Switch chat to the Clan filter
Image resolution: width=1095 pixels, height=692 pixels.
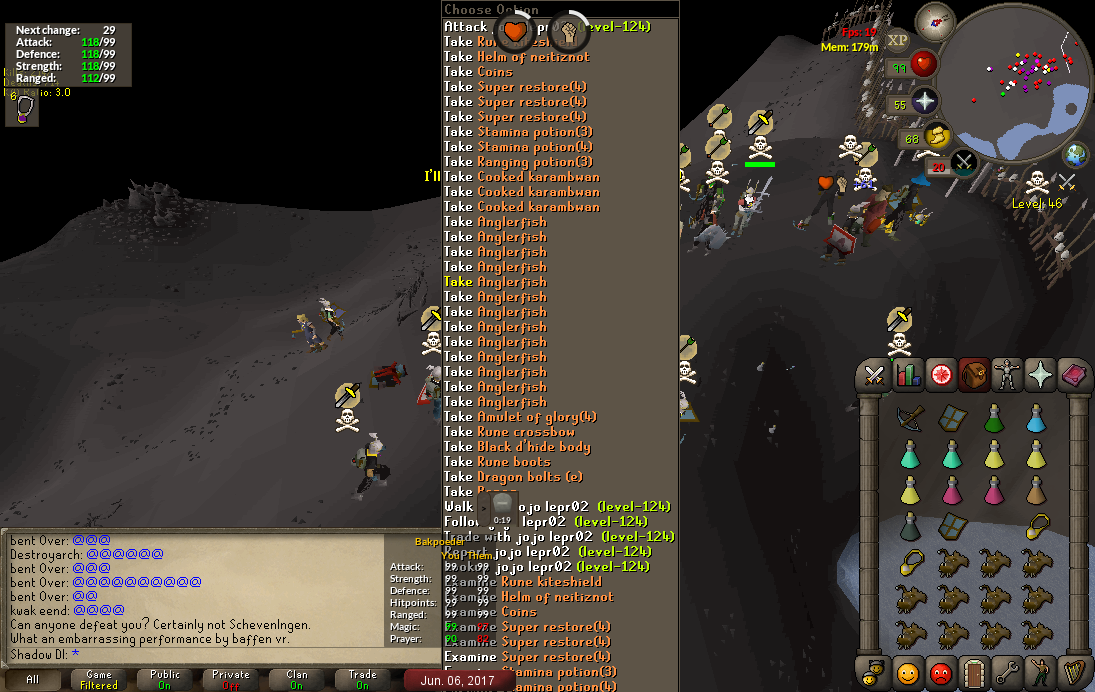click(x=296, y=680)
